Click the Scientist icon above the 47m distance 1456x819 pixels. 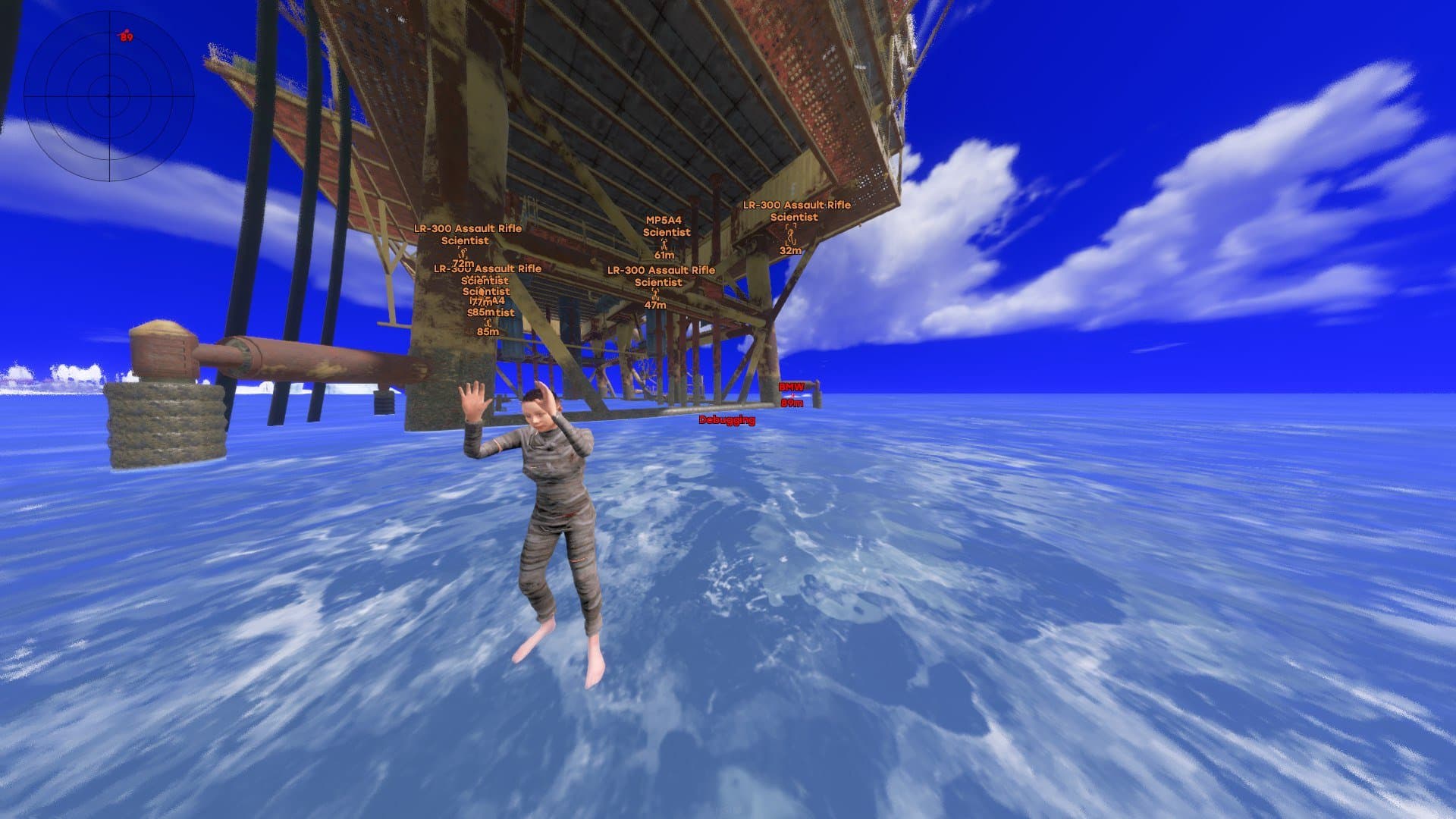[655, 295]
